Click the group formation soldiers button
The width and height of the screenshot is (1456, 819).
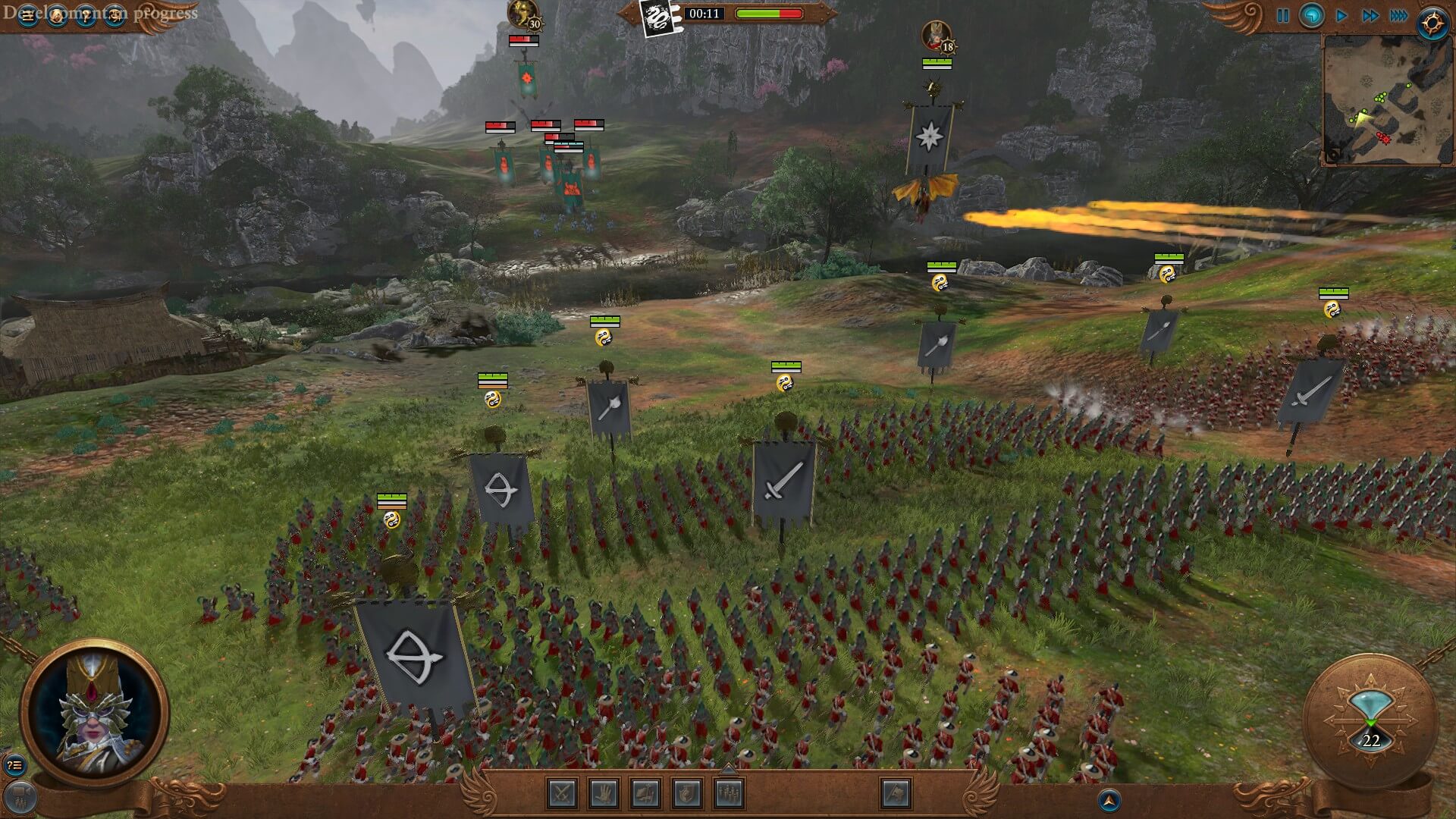729,794
